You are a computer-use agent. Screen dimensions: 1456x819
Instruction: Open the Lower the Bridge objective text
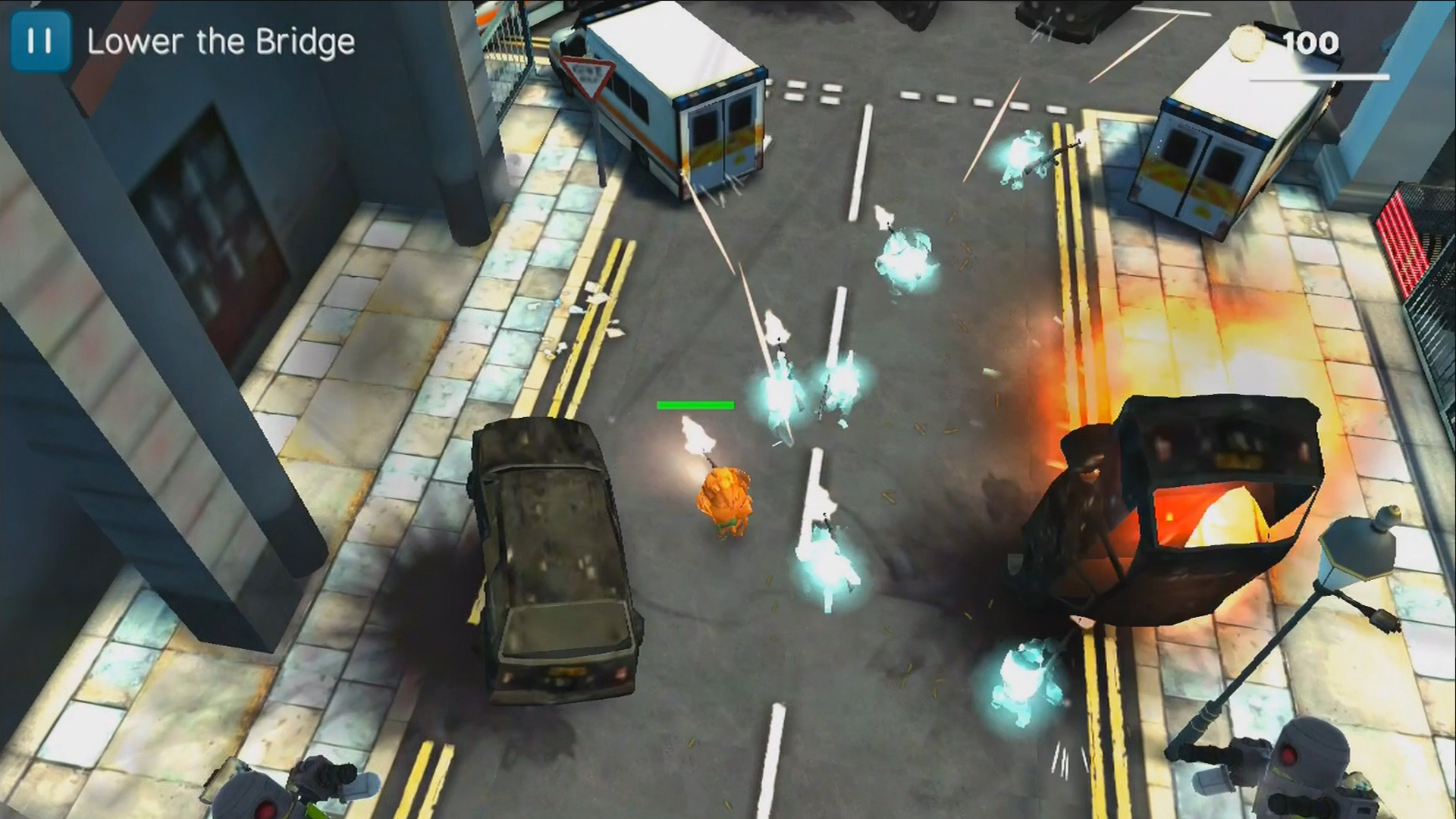pos(222,43)
